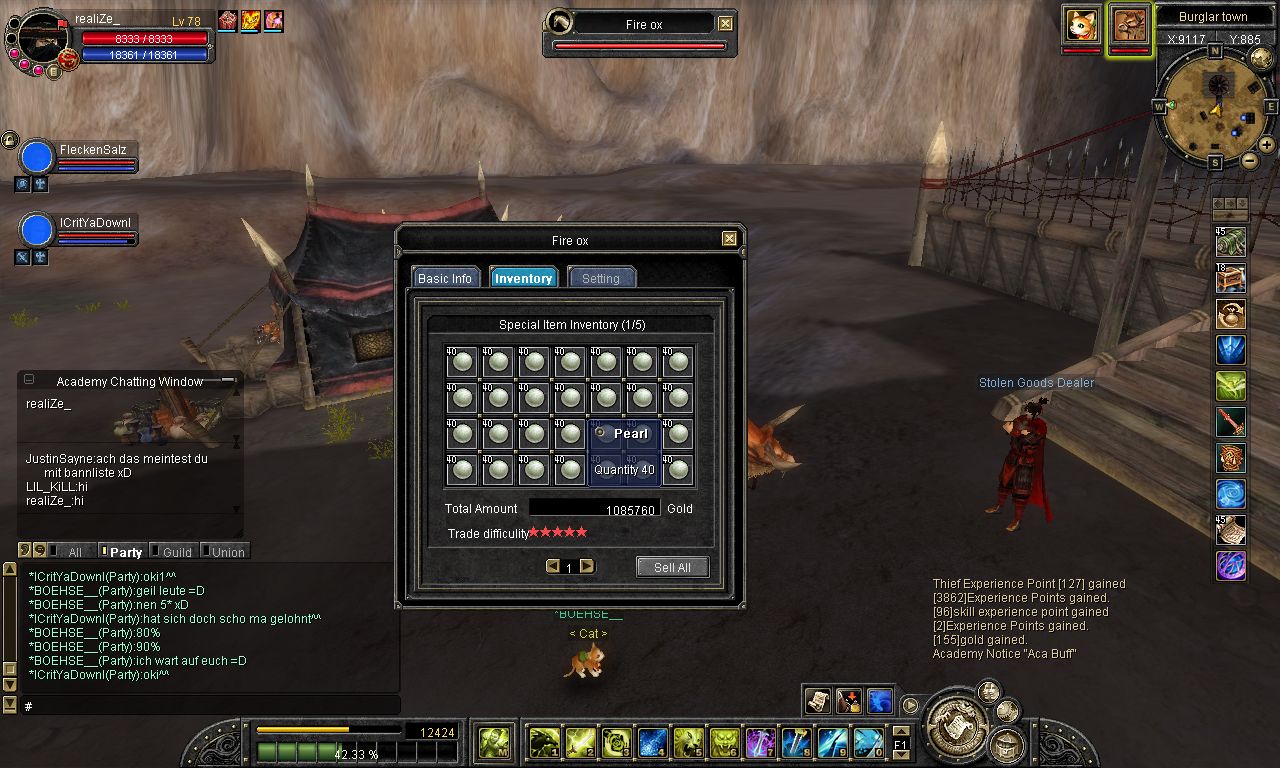This screenshot has height=768, width=1280.
Task: Go to next inventory page arrow
Action: click(x=587, y=566)
